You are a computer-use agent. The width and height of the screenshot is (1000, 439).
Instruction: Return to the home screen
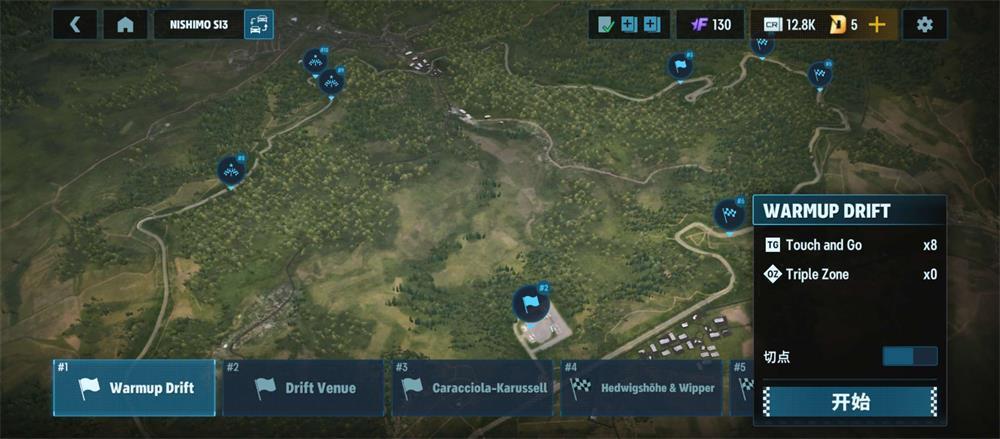click(125, 25)
